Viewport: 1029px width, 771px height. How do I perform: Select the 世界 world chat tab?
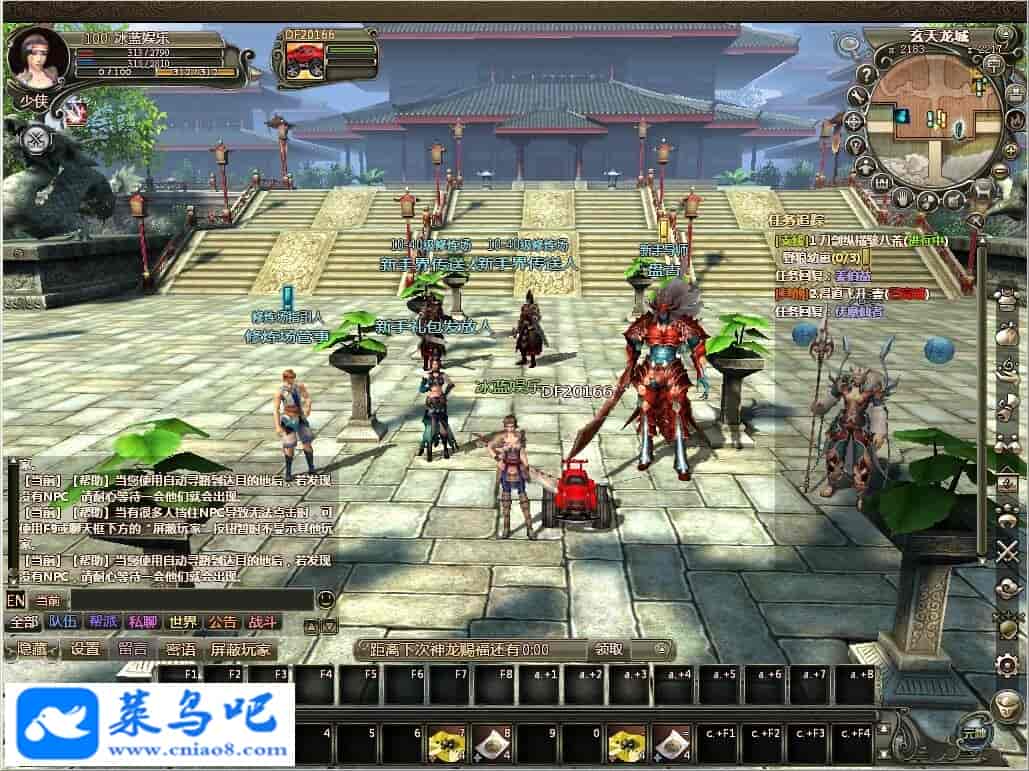pyautogui.click(x=182, y=622)
